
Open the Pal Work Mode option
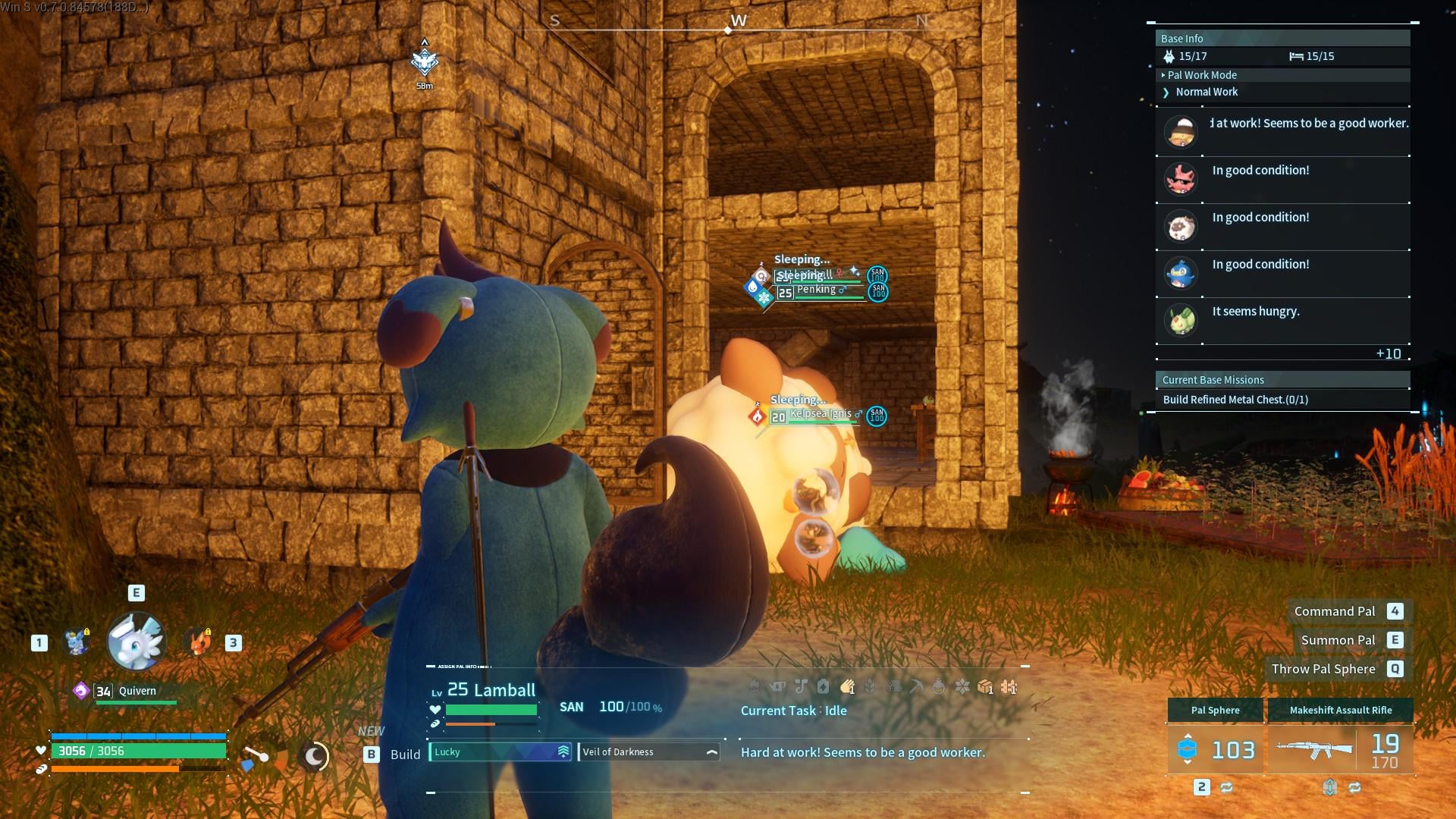point(1202,75)
